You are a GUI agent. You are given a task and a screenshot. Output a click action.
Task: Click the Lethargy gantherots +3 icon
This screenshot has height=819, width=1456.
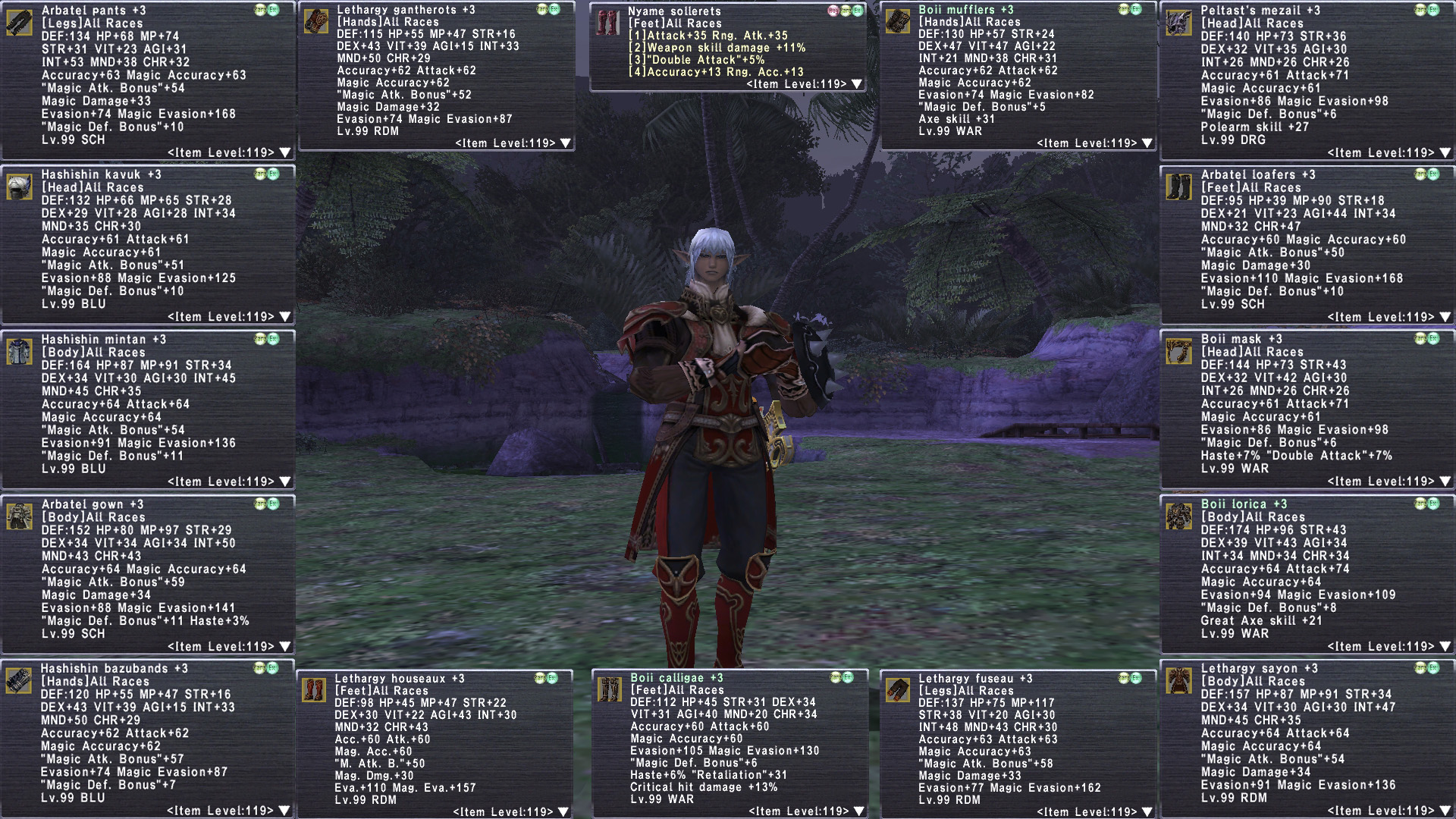(x=315, y=21)
